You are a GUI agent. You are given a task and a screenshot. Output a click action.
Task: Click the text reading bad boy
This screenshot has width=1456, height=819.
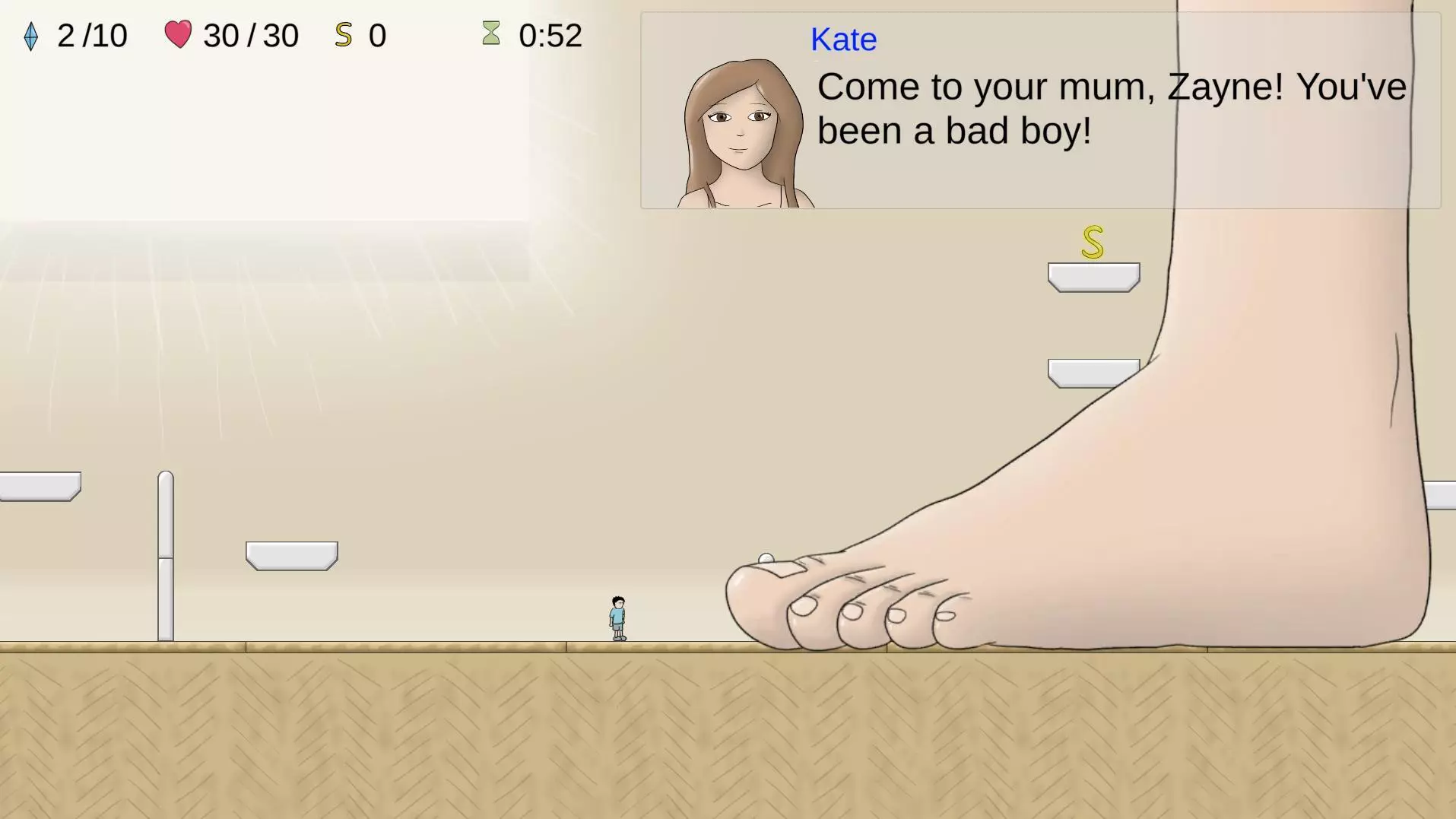[1017, 130]
